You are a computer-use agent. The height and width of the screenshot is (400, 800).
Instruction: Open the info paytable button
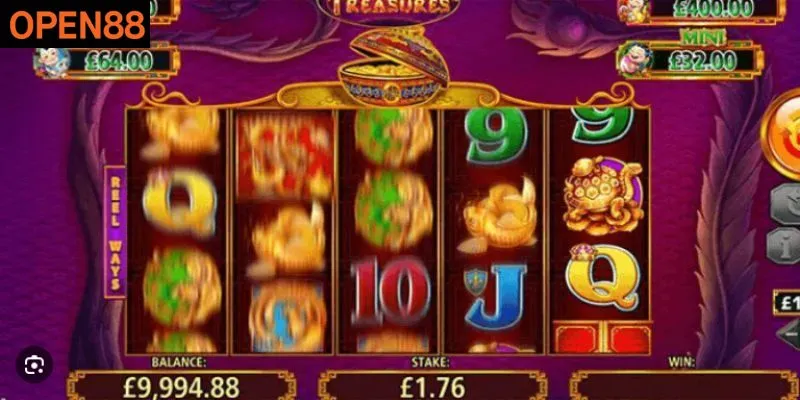point(787,244)
